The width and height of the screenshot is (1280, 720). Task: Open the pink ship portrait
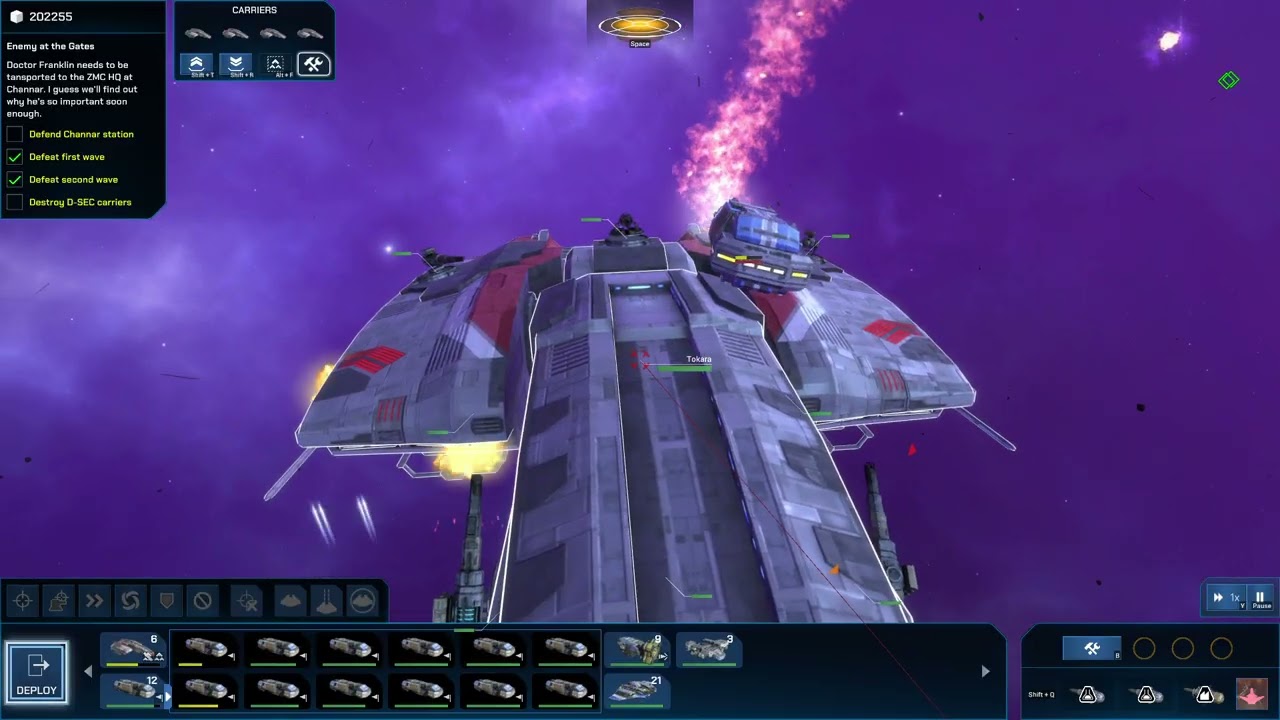(x=1251, y=693)
